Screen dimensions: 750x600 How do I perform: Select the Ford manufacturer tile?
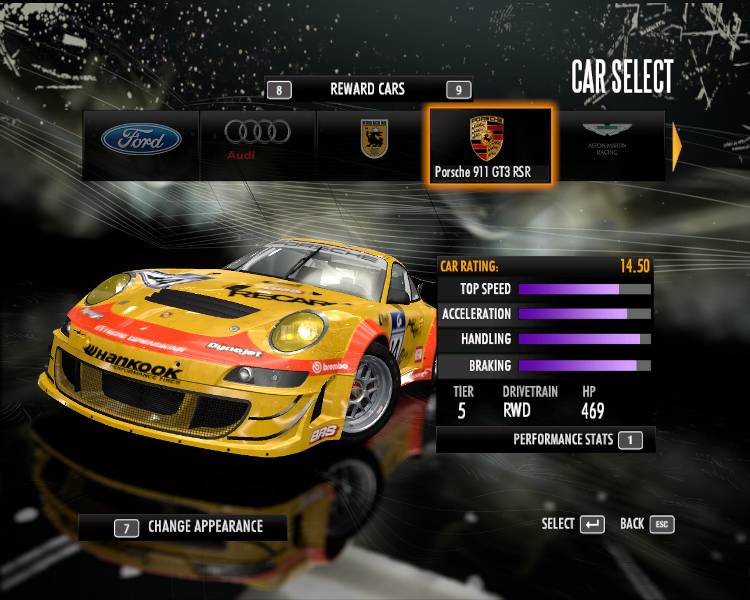(x=141, y=140)
